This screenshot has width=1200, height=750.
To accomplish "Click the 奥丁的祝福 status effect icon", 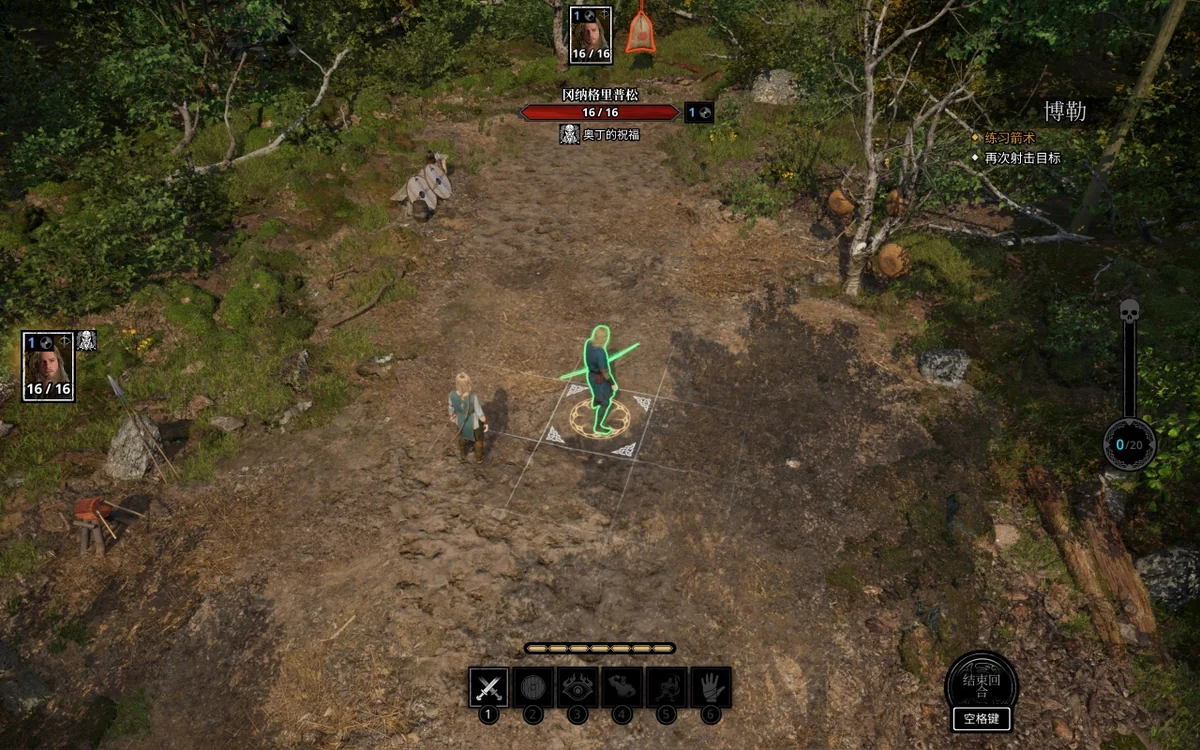I will click(x=570, y=134).
